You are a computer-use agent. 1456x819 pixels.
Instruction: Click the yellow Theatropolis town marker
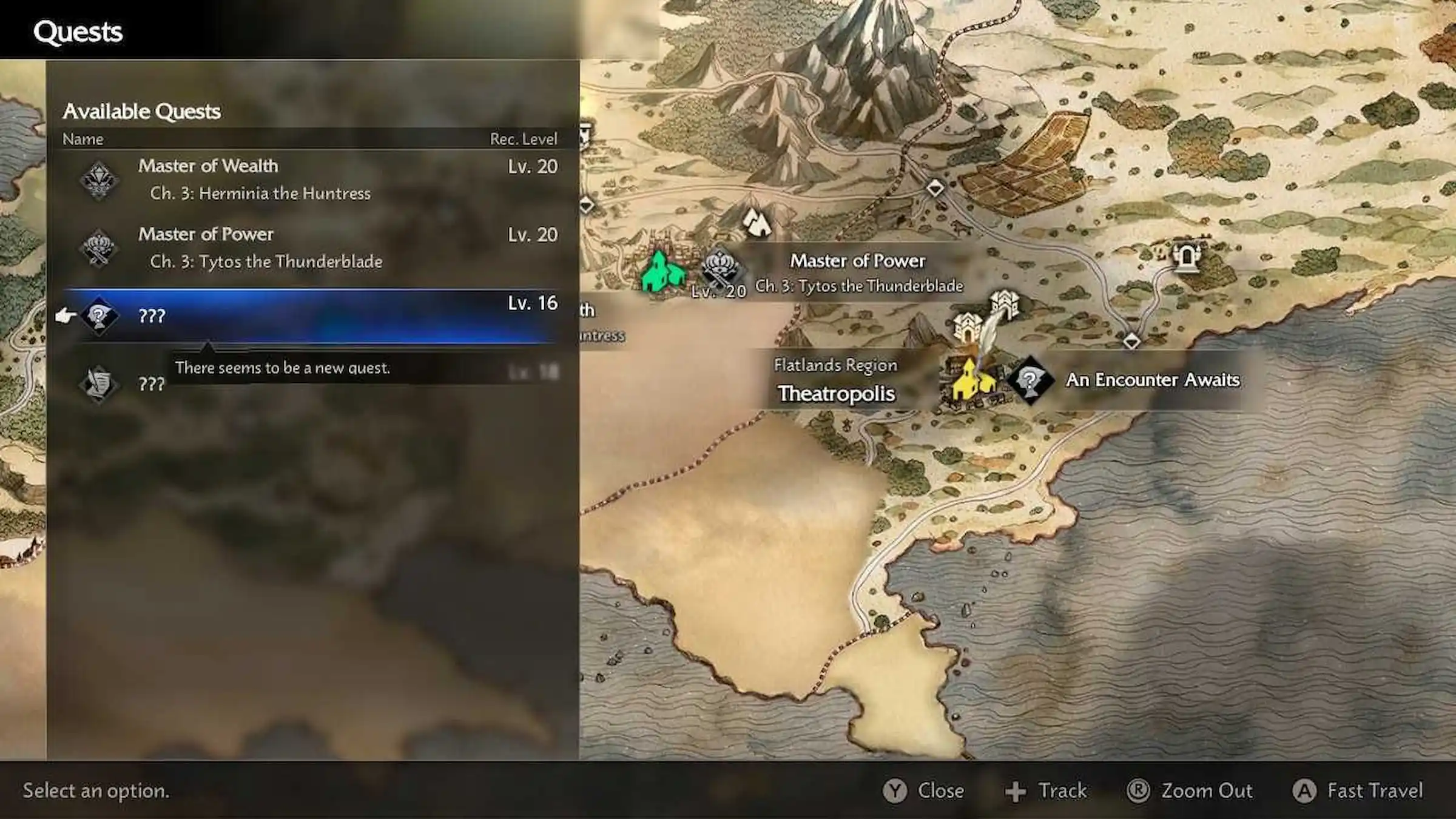click(x=972, y=382)
